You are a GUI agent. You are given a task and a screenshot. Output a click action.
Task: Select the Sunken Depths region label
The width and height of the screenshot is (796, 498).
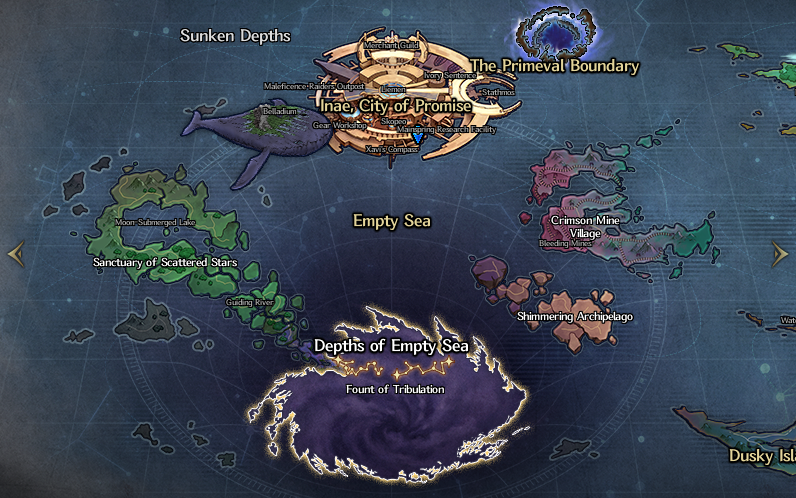point(235,36)
